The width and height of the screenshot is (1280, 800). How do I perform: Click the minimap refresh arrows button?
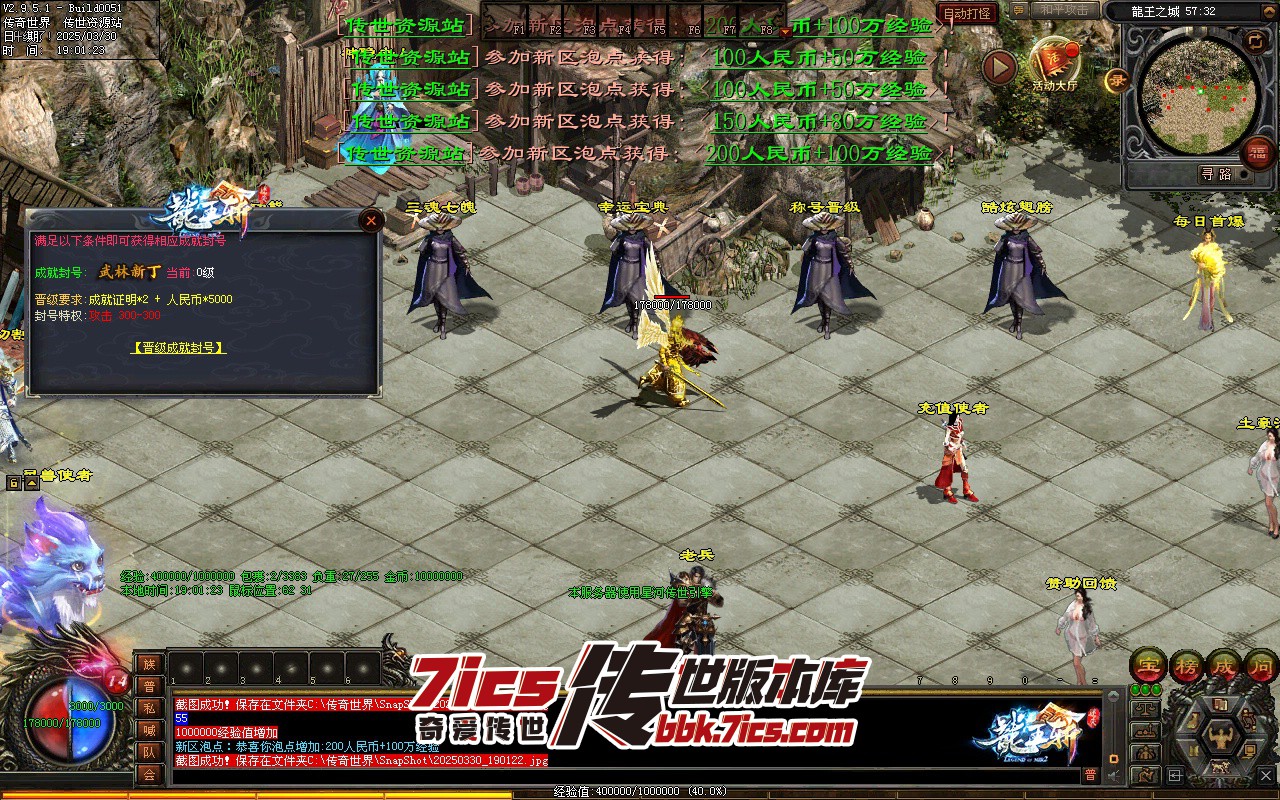pos(1255,40)
